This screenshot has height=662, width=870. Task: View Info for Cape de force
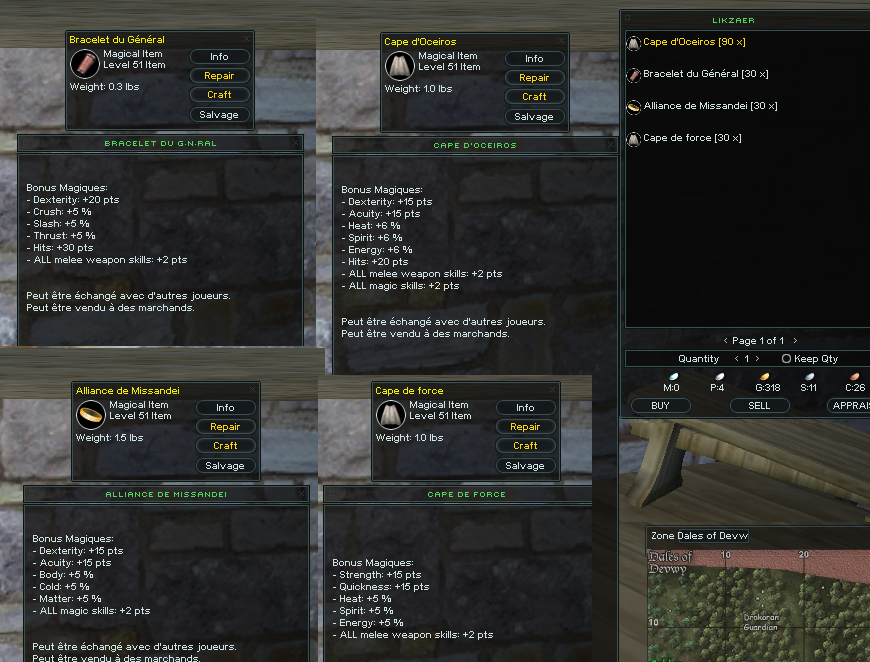pos(525,408)
